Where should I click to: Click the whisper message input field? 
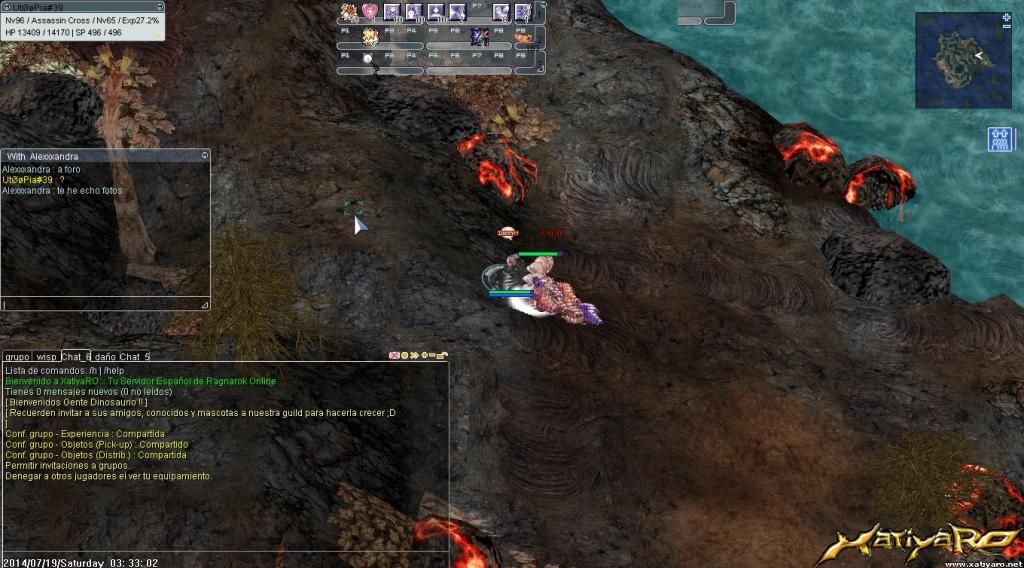coord(100,304)
